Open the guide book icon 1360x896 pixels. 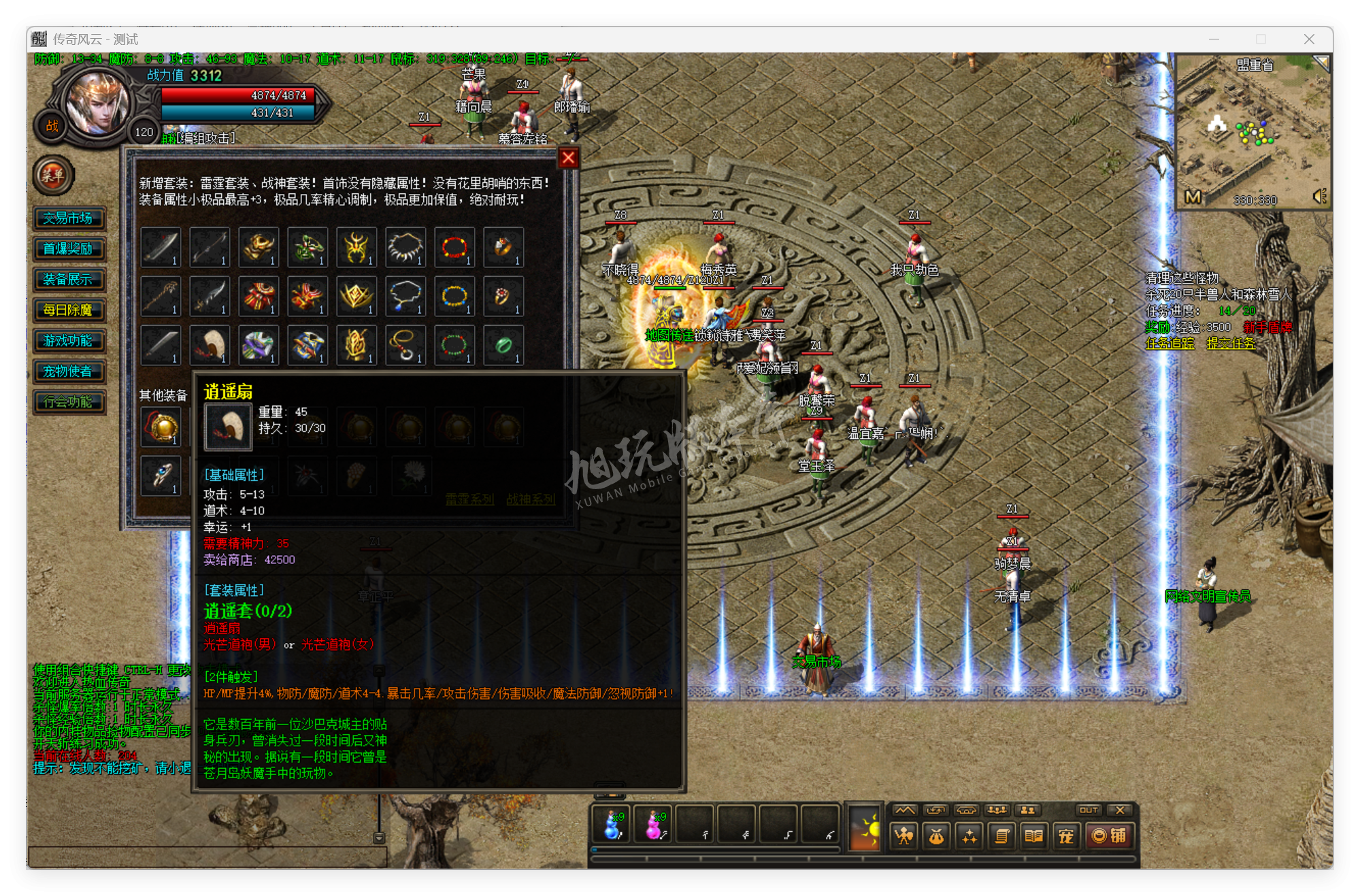click(x=1033, y=837)
